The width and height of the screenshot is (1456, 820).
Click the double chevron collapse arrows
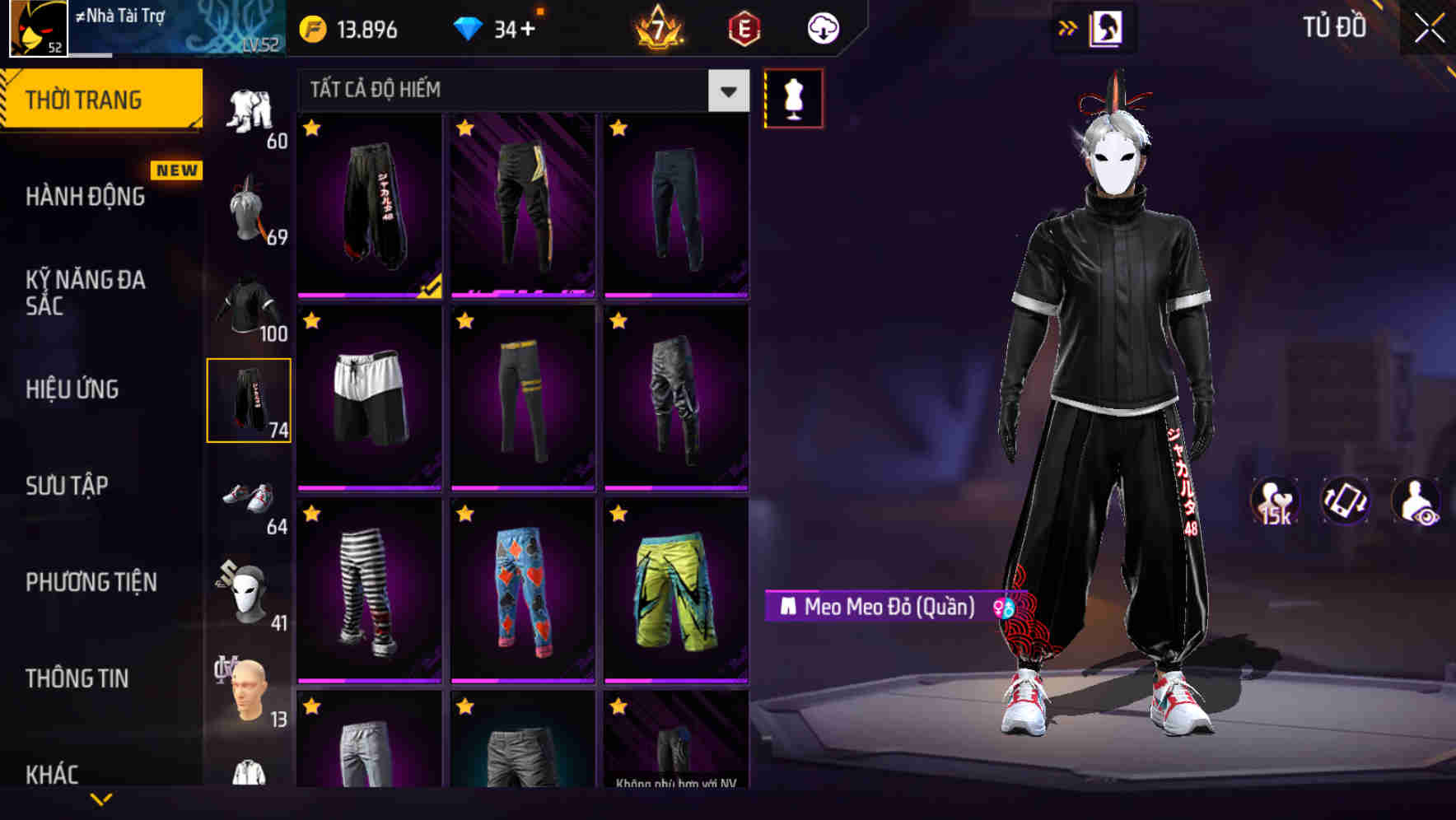tap(1067, 27)
